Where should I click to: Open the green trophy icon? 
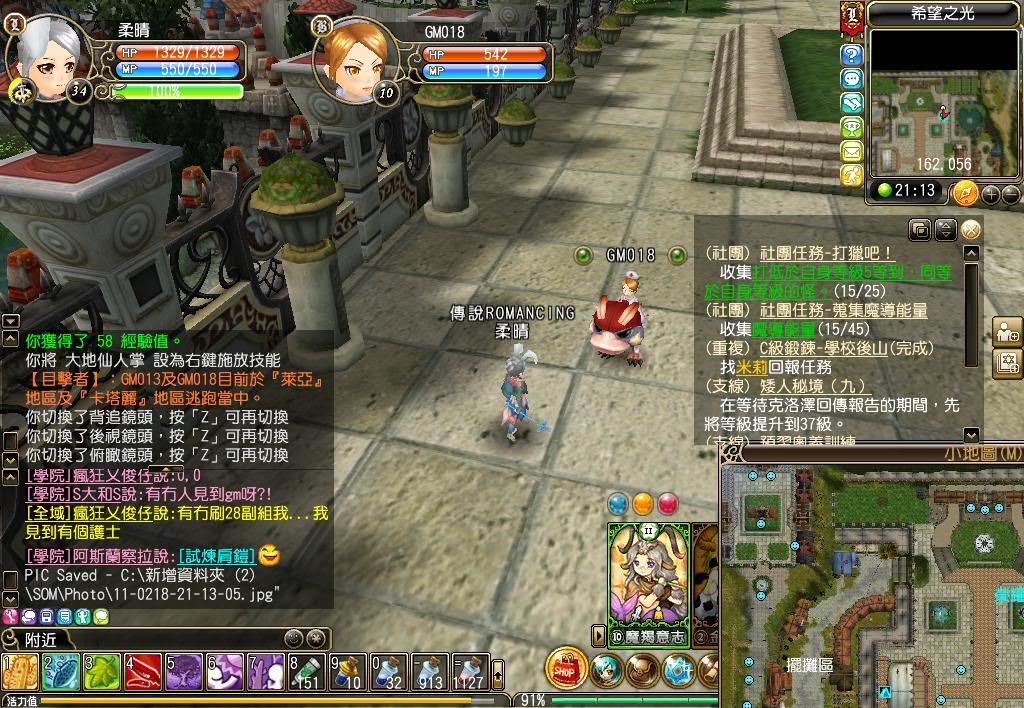click(x=852, y=127)
